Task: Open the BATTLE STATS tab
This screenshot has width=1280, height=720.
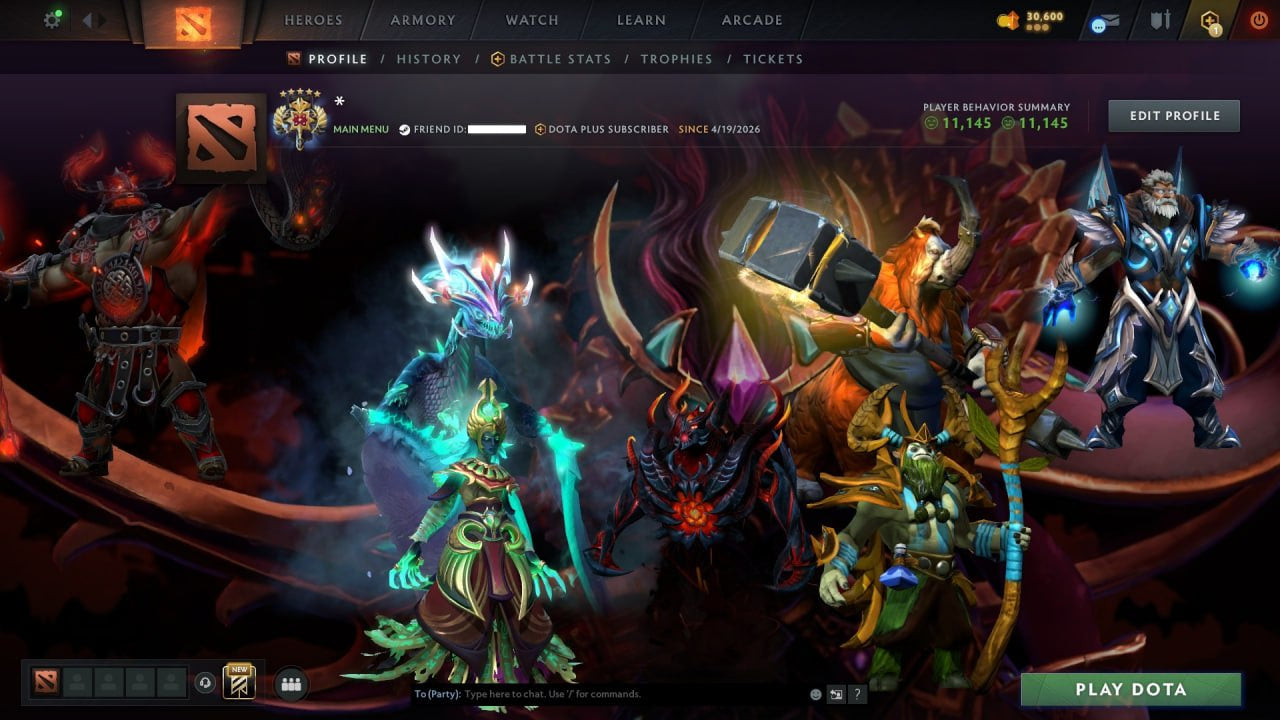Action: [559, 59]
